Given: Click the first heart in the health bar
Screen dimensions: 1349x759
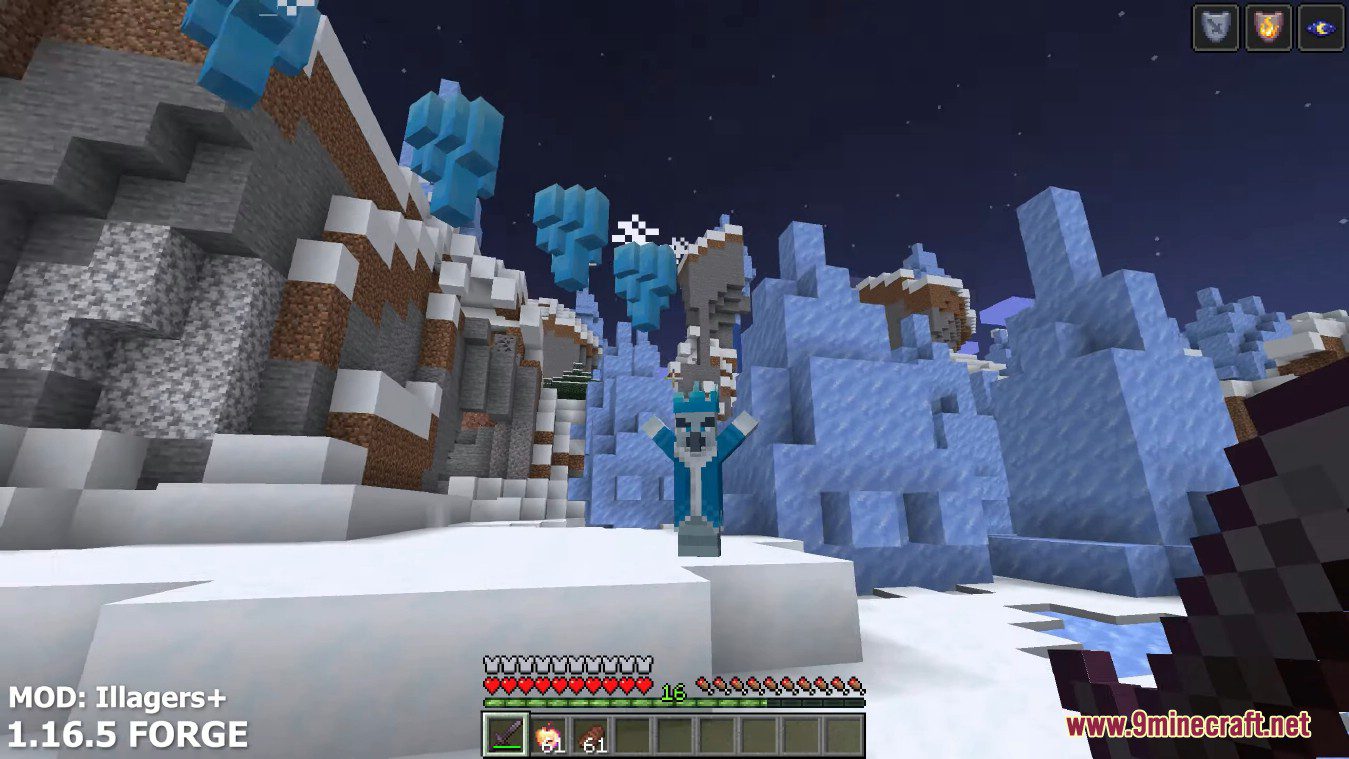Looking at the screenshot, I should pos(492,684).
